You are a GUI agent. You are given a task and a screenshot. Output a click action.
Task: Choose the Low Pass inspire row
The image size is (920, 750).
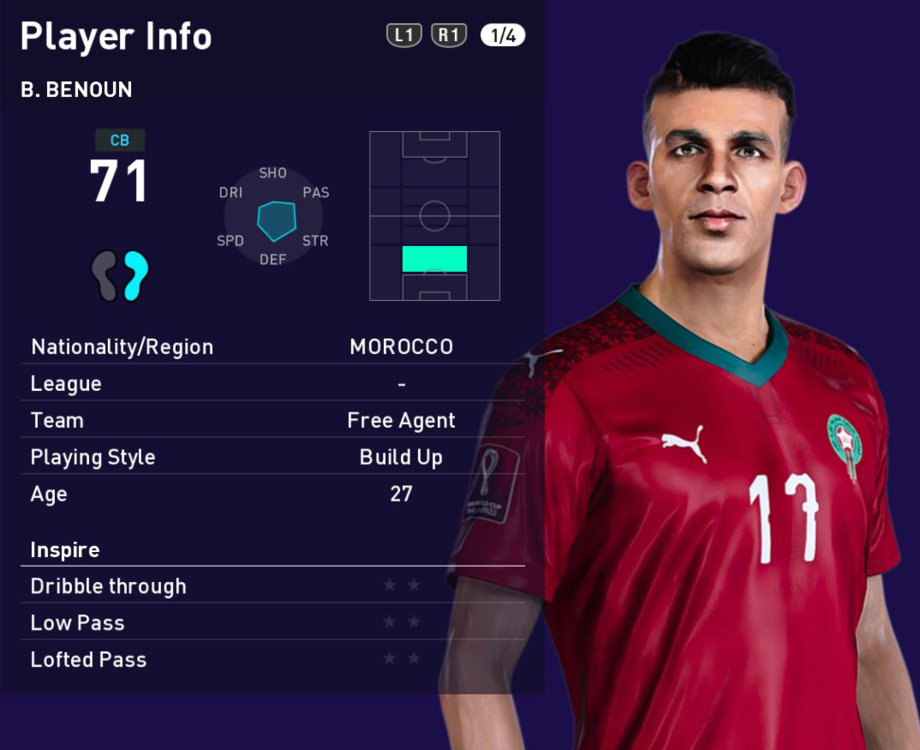(x=272, y=623)
